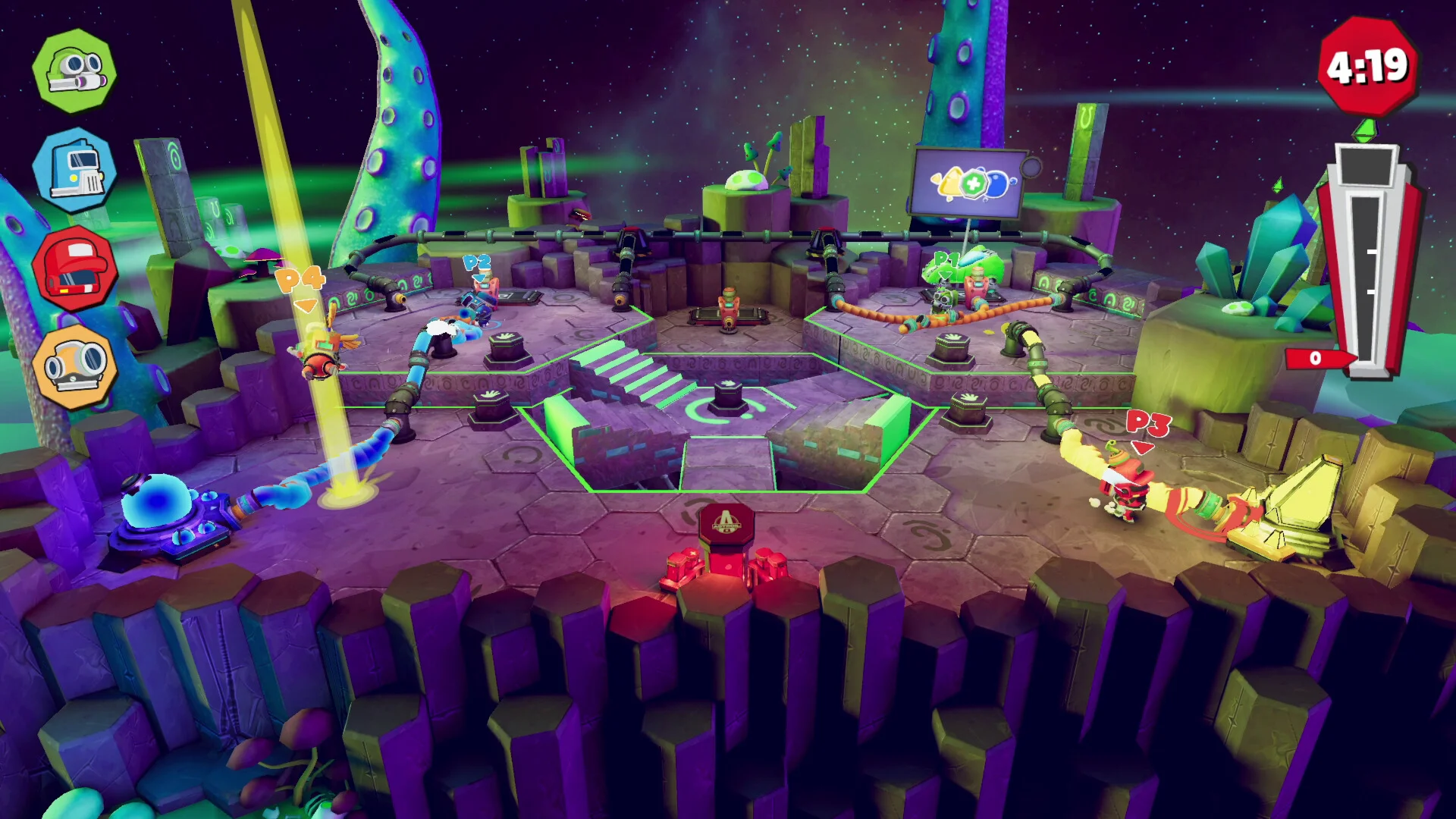Click the blue robot player badge
The height and width of the screenshot is (819, 1456).
74,170
